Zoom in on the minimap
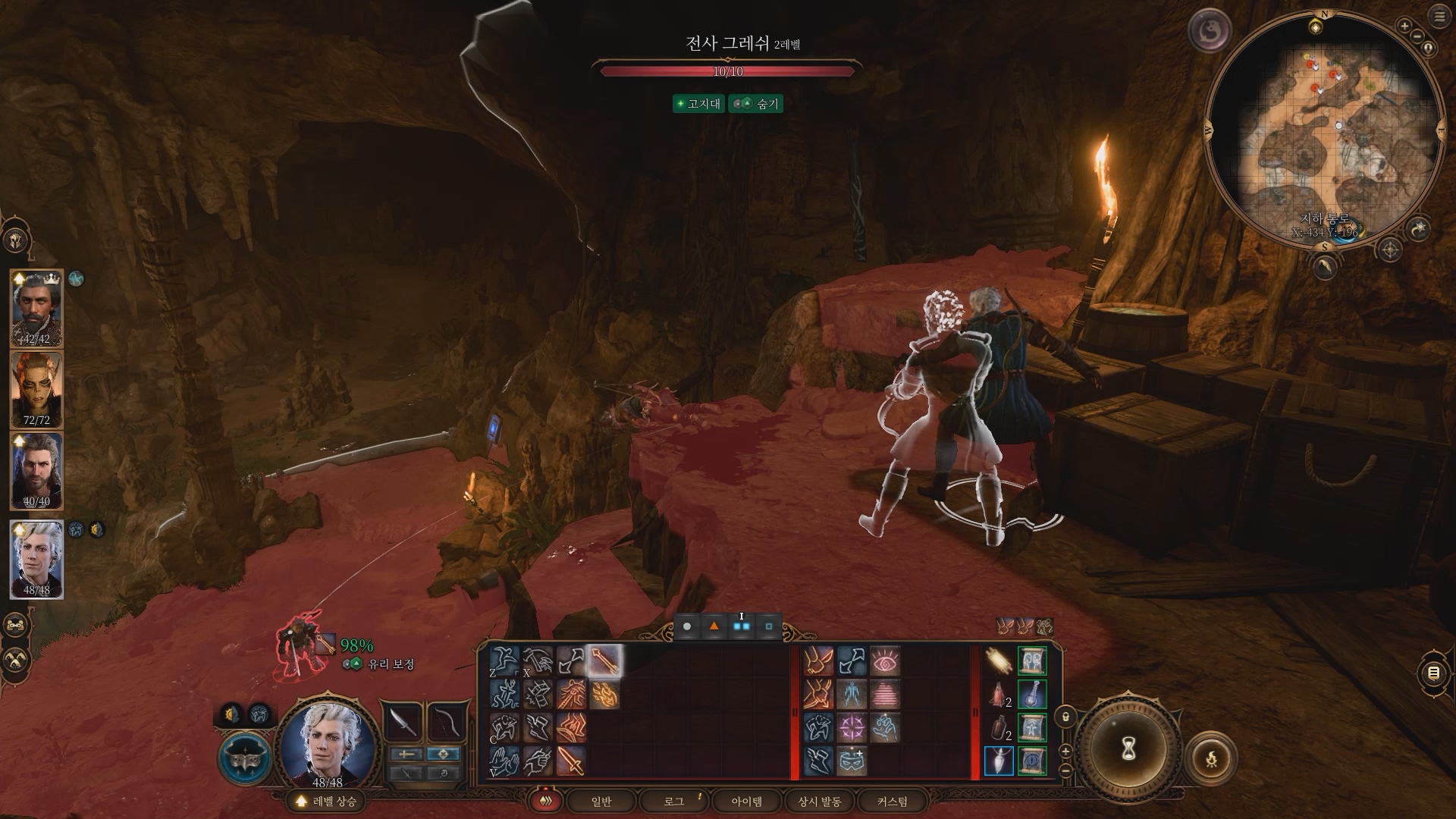This screenshot has width=1456, height=819. click(x=1404, y=27)
